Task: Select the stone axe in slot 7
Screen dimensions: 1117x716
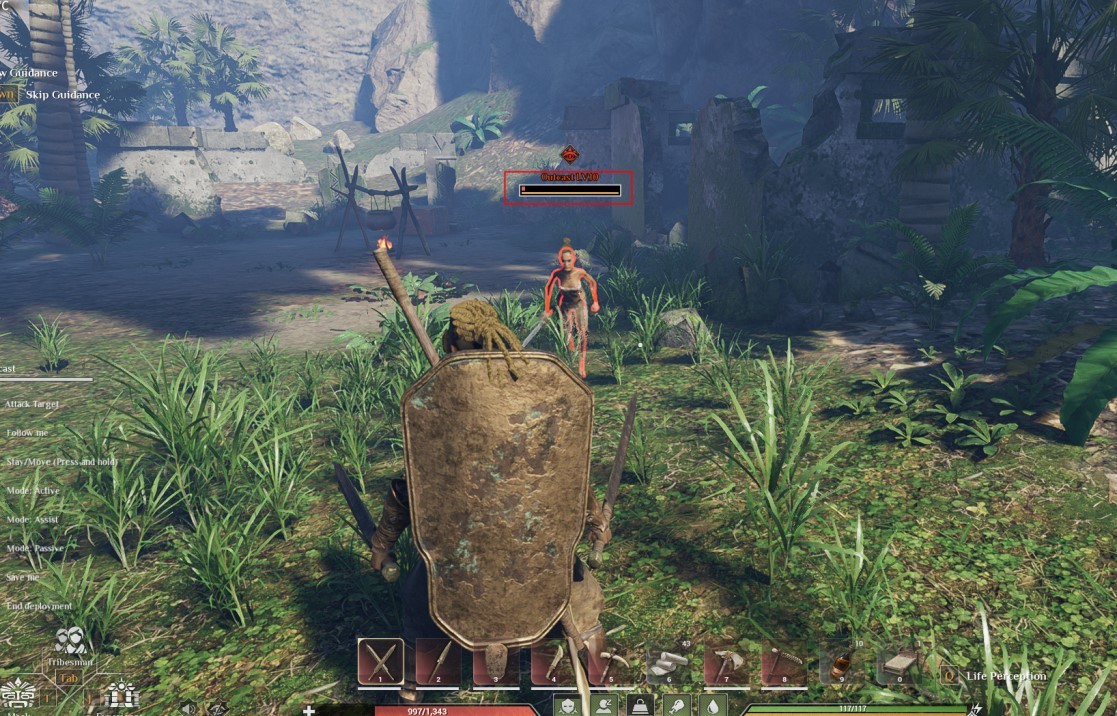Action: click(x=726, y=661)
